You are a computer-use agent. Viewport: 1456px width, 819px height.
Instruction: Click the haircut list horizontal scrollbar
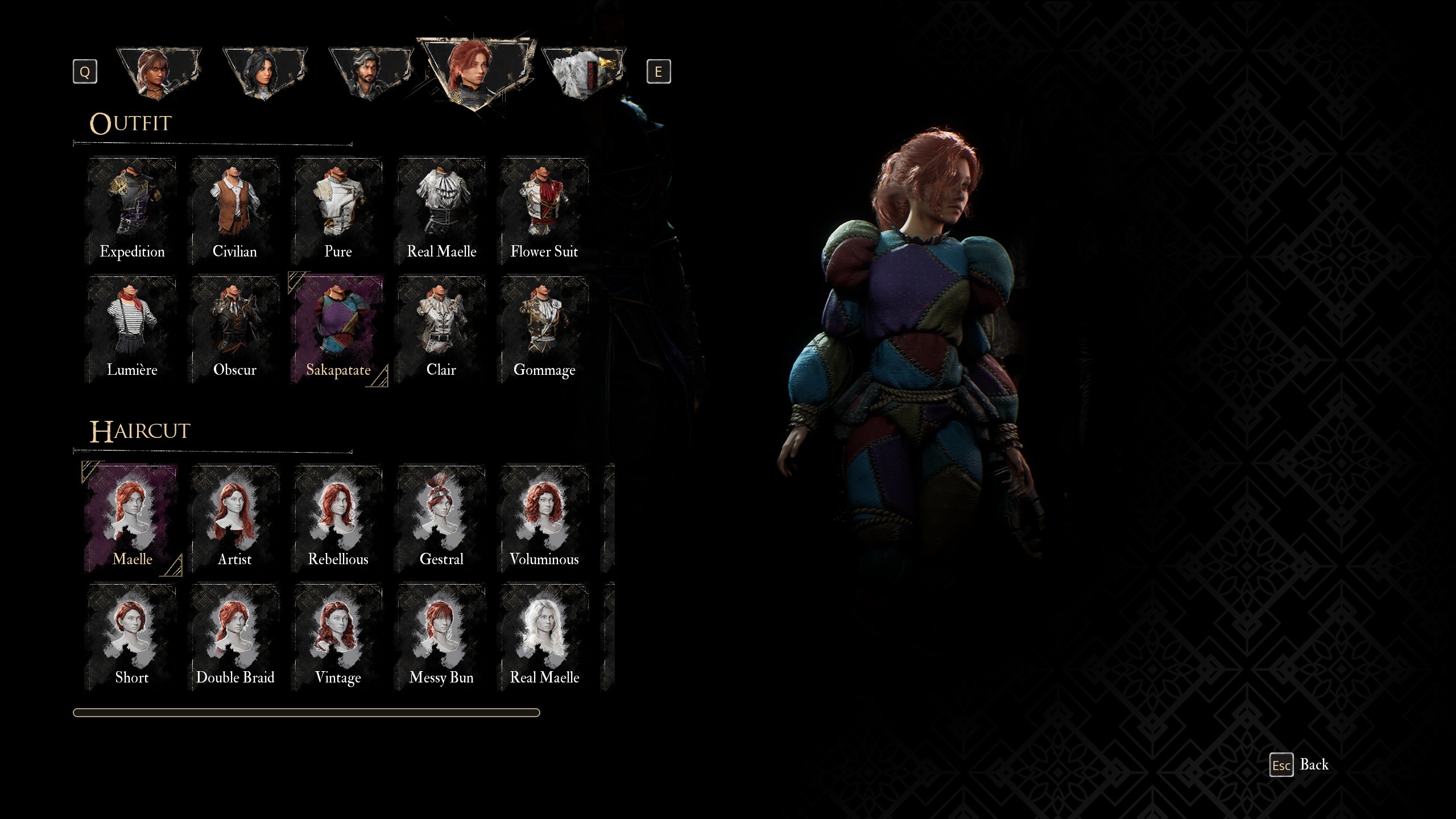[x=306, y=713]
